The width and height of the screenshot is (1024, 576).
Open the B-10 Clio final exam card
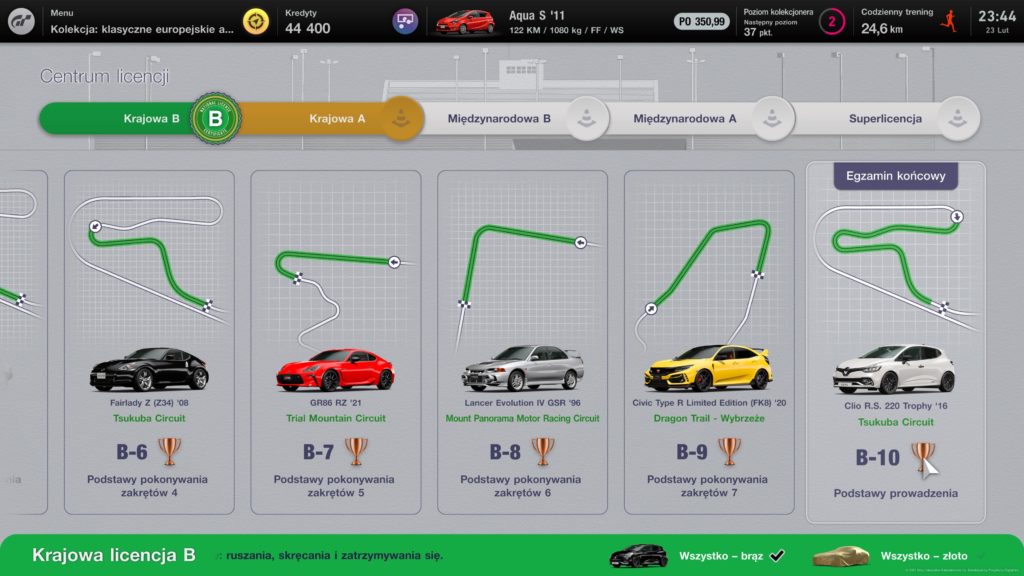coord(895,345)
